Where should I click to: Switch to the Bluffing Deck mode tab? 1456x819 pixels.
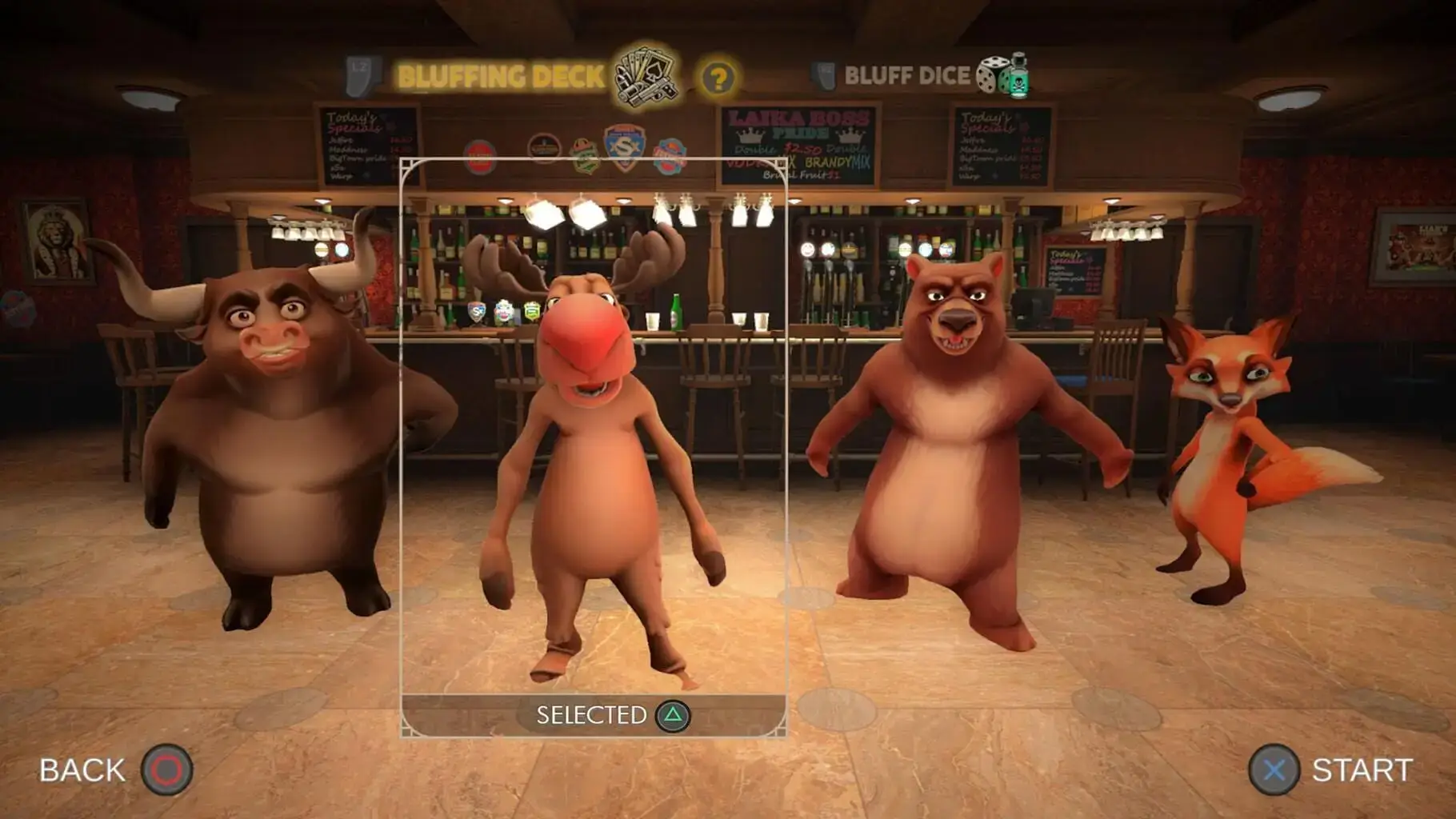[502, 77]
